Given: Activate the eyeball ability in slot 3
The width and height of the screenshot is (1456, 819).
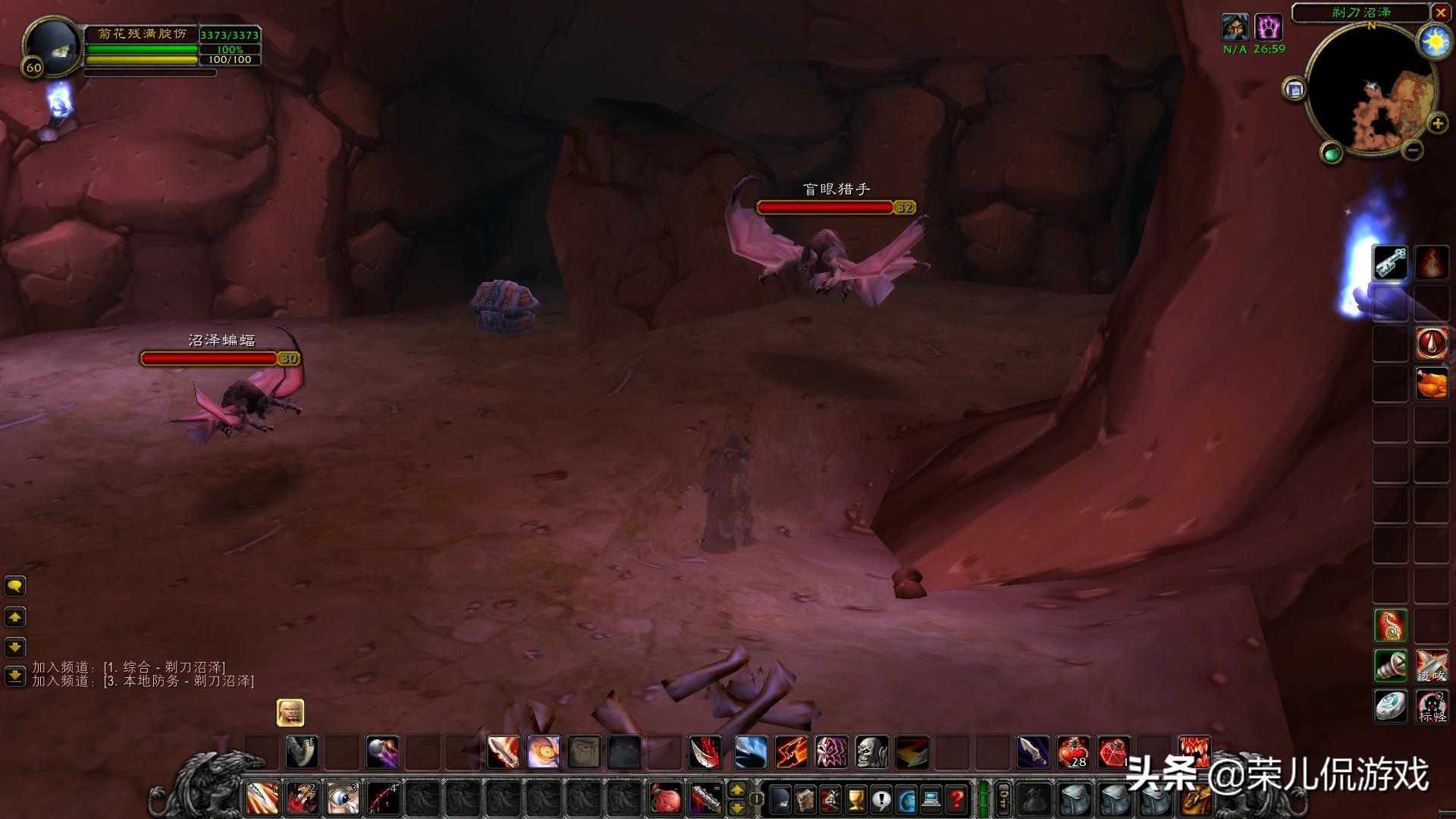Looking at the screenshot, I should click(x=343, y=799).
